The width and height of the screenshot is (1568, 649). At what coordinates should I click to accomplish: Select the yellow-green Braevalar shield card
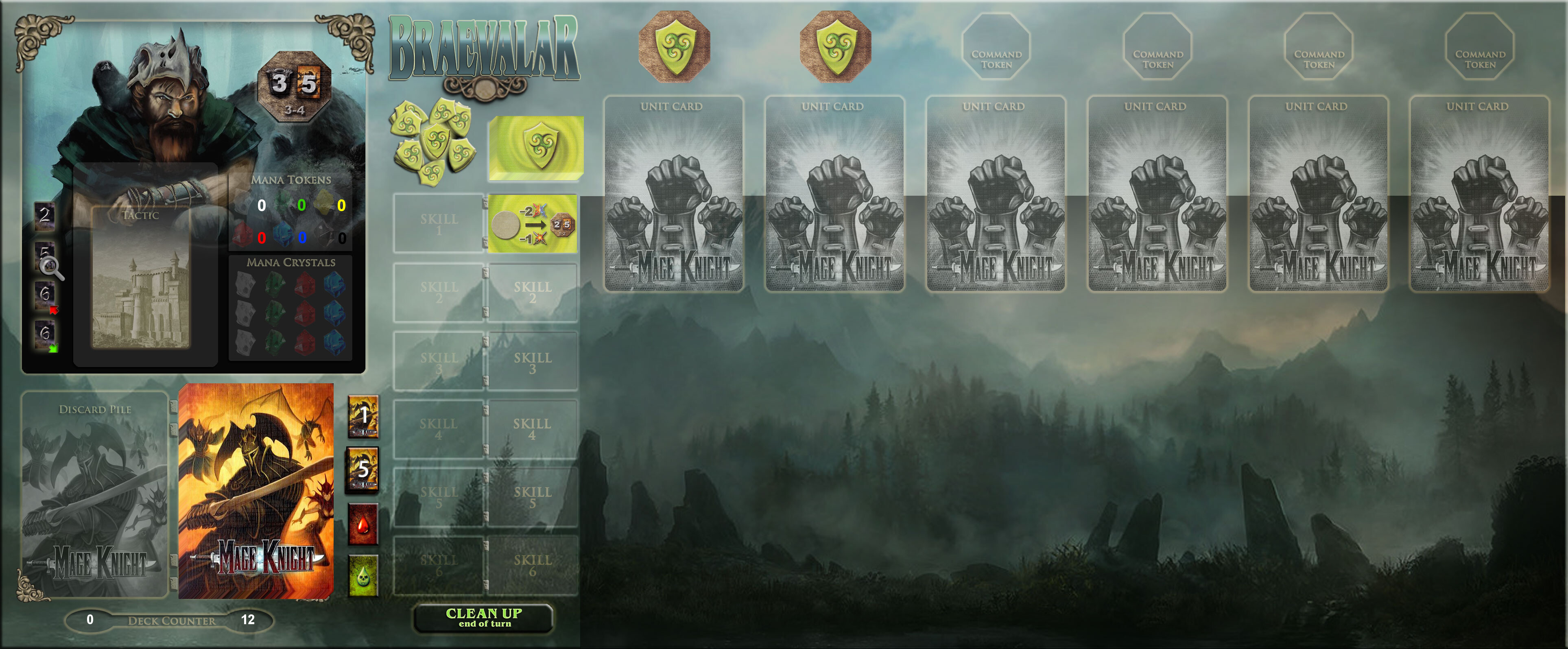(536, 148)
